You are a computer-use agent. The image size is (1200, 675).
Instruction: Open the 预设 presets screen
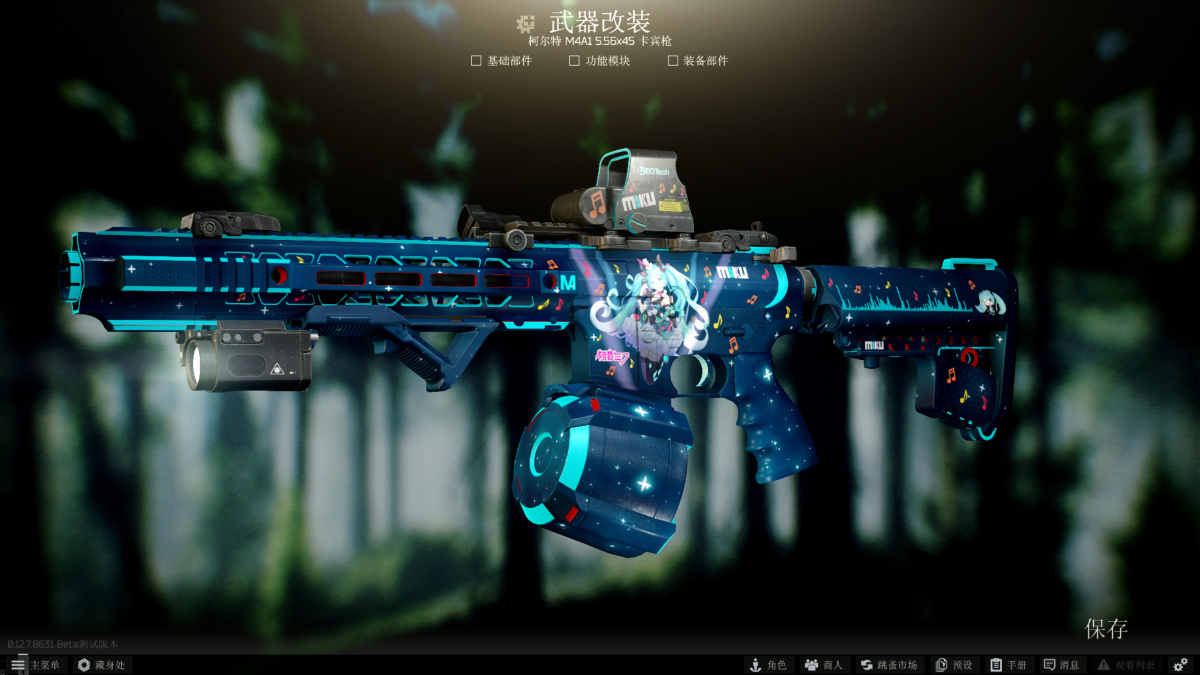click(x=953, y=665)
